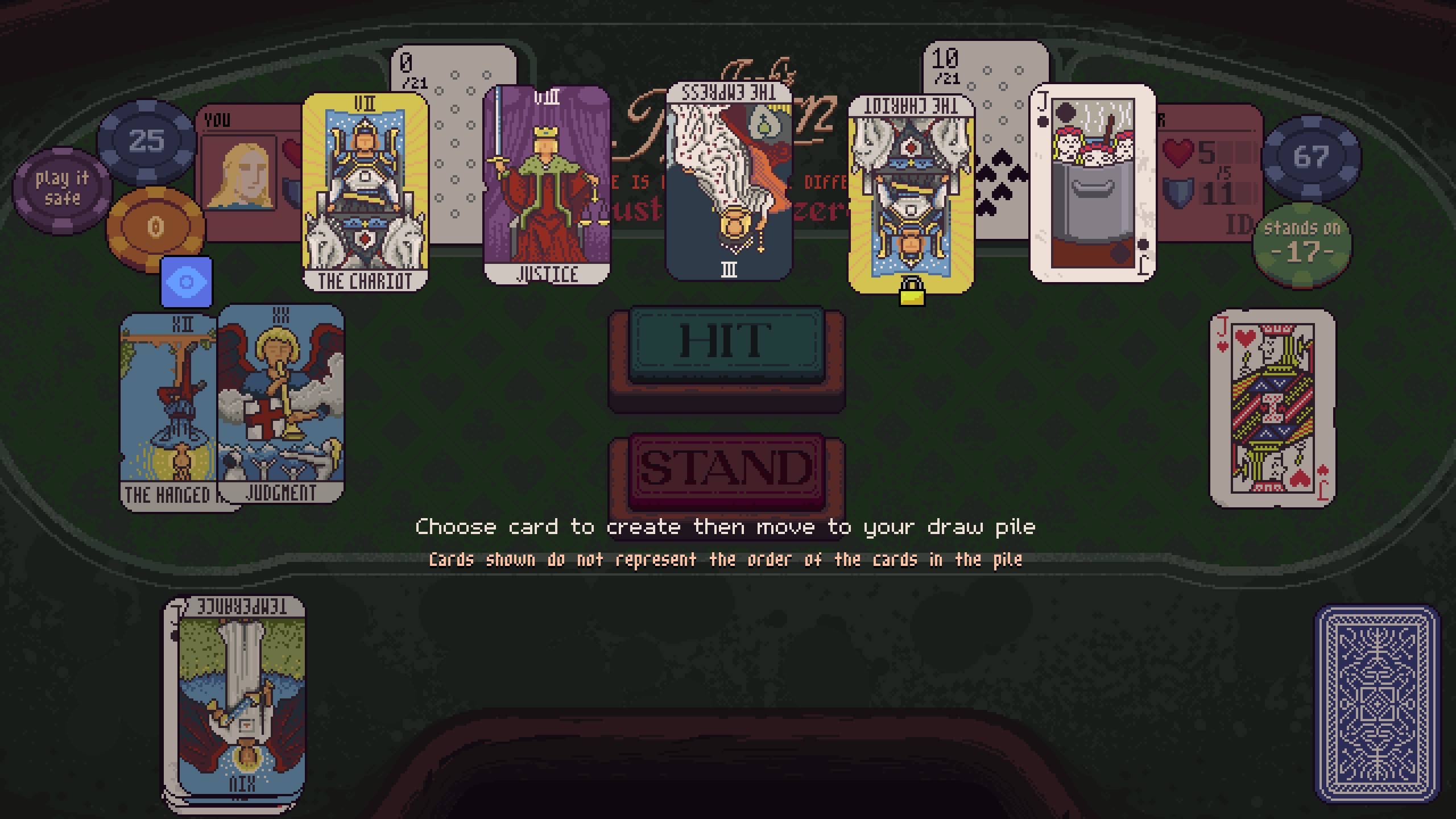Click the HIT button

click(726, 344)
